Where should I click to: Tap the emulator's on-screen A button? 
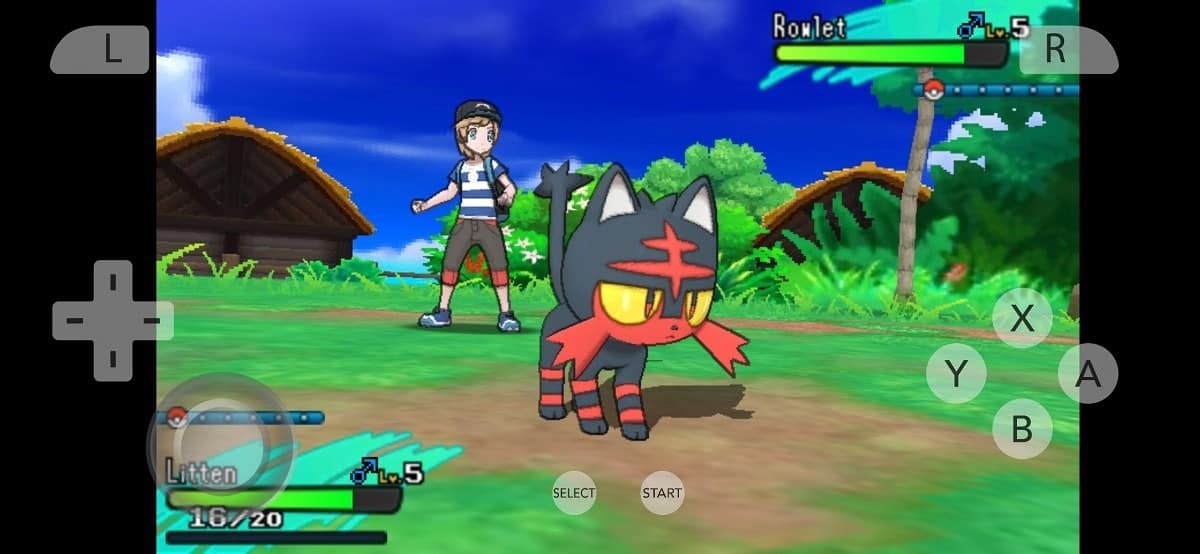click(1087, 374)
